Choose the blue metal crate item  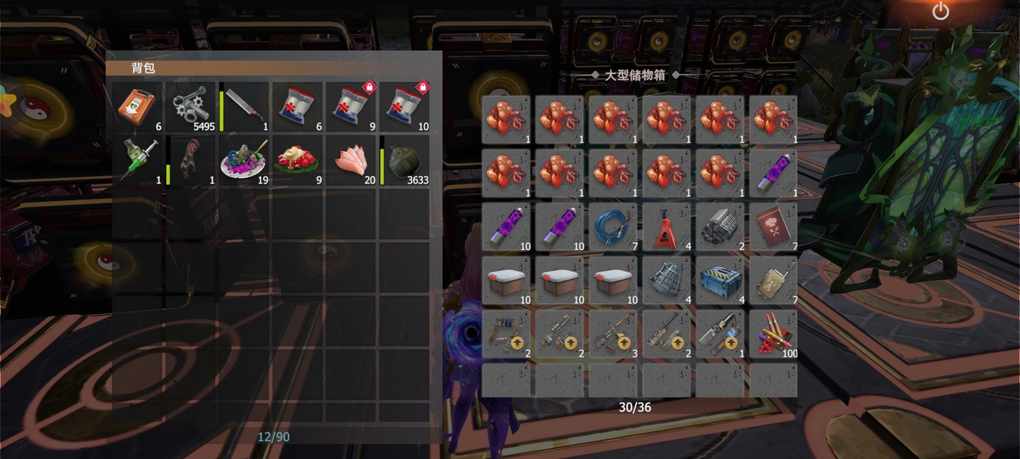[720, 281]
